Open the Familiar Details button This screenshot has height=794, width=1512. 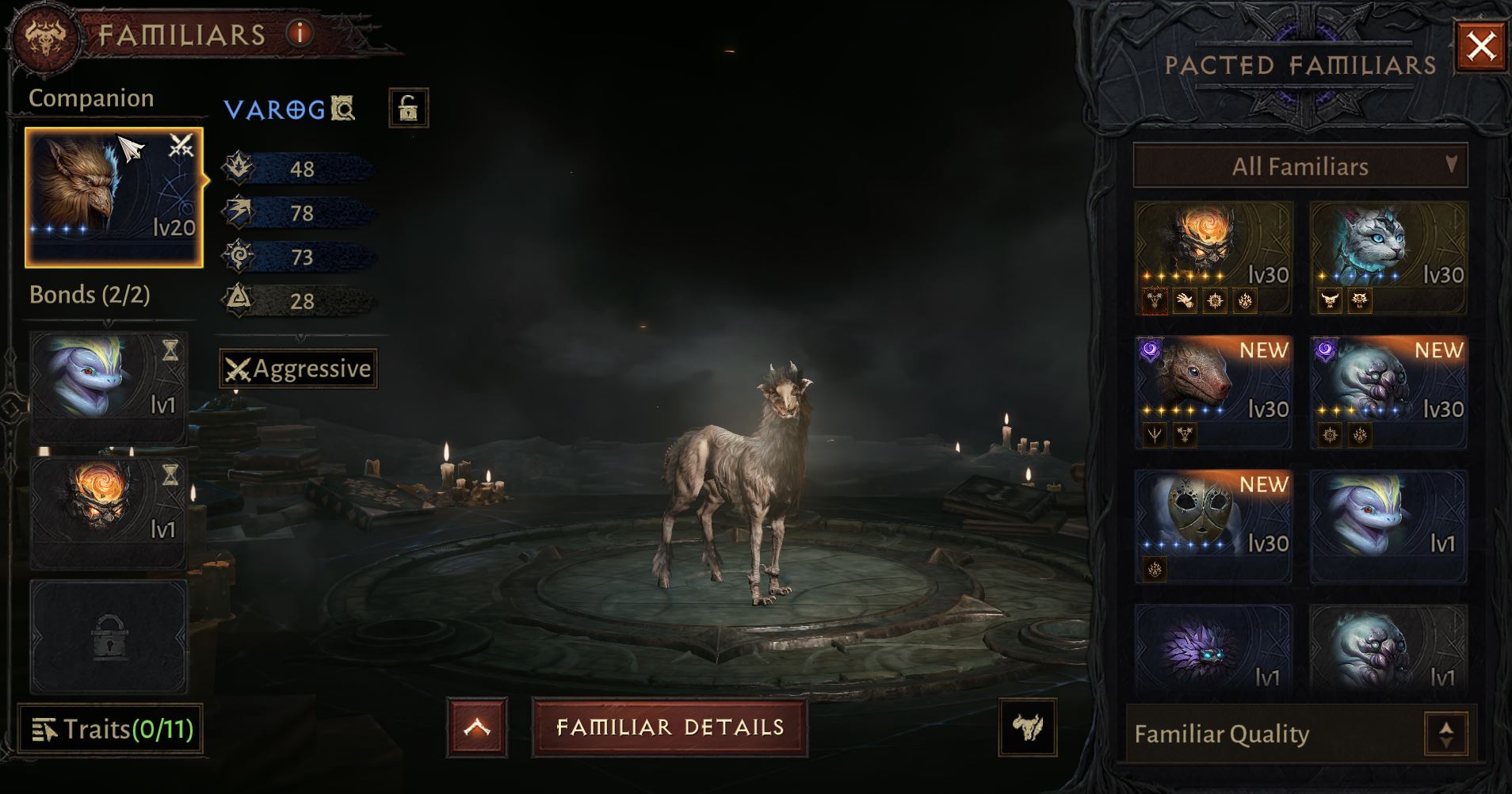pyautogui.click(x=670, y=727)
